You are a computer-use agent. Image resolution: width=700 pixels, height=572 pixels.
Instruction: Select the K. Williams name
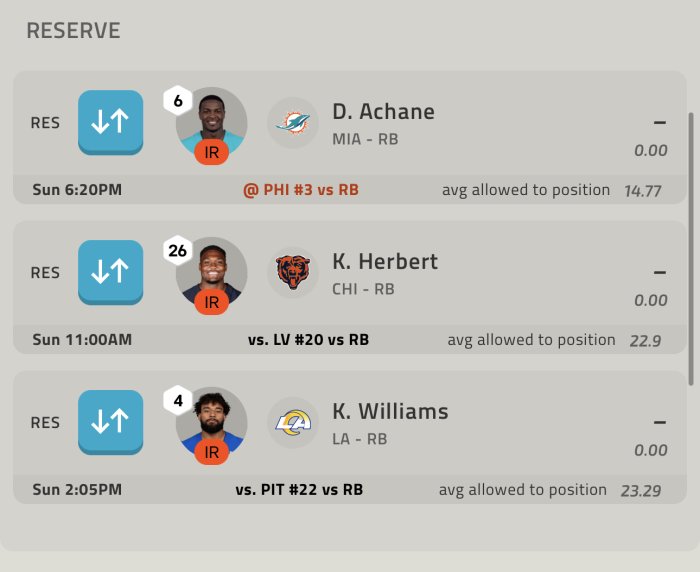pos(390,411)
